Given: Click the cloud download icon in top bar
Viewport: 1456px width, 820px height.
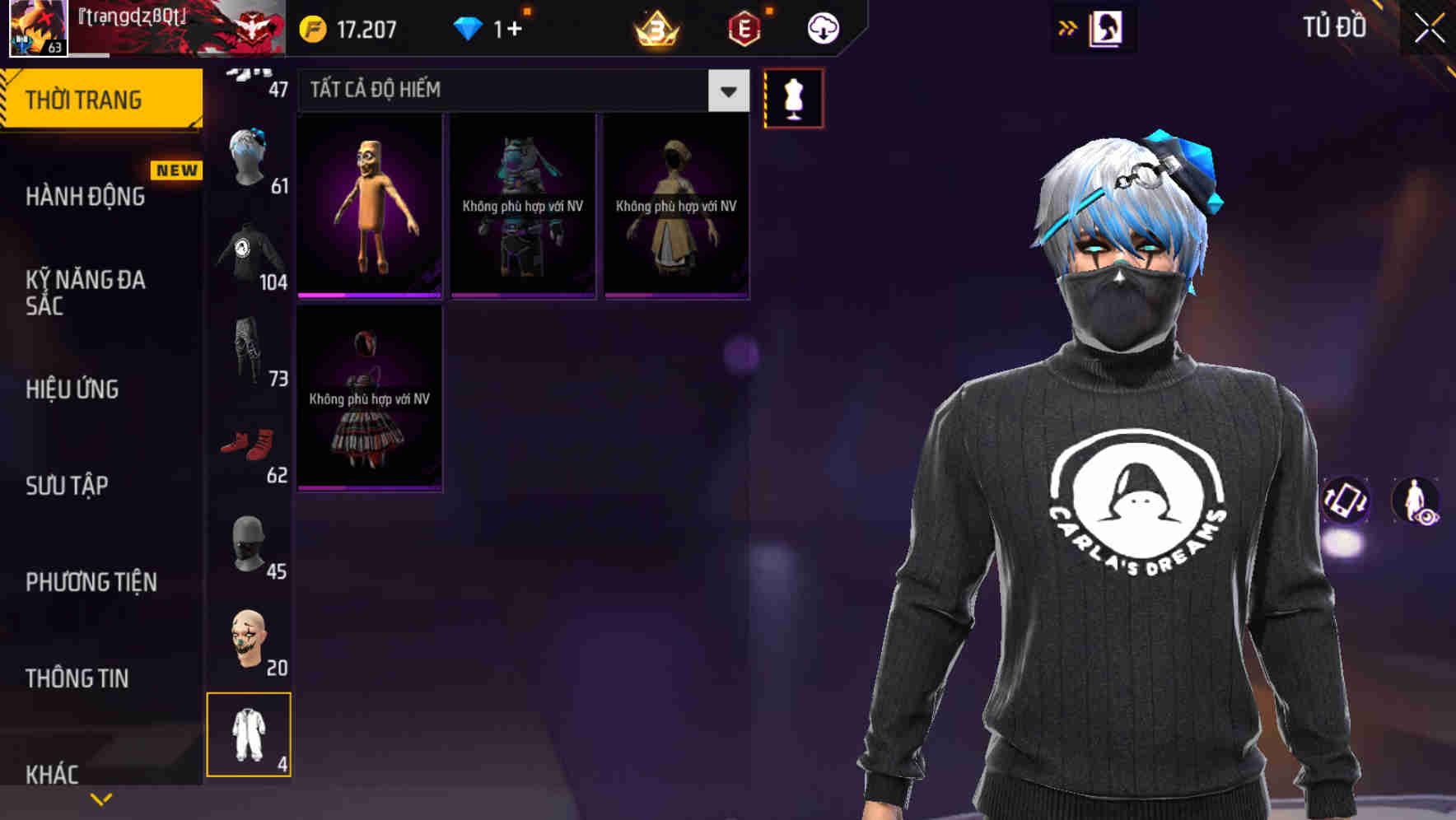Looking at the screenshot, I should coord(821,27).
